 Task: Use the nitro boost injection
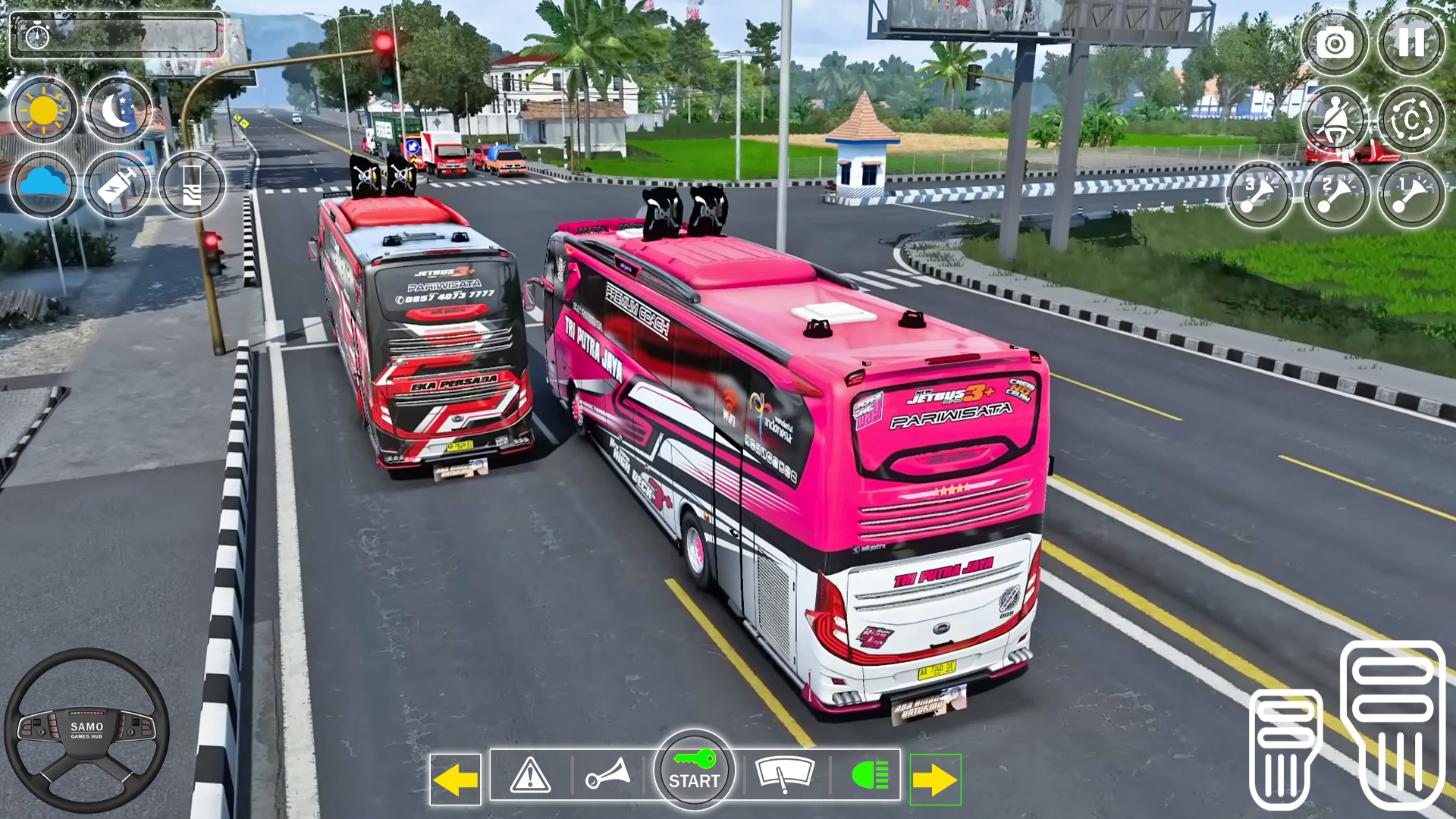(x=117, y=184)
